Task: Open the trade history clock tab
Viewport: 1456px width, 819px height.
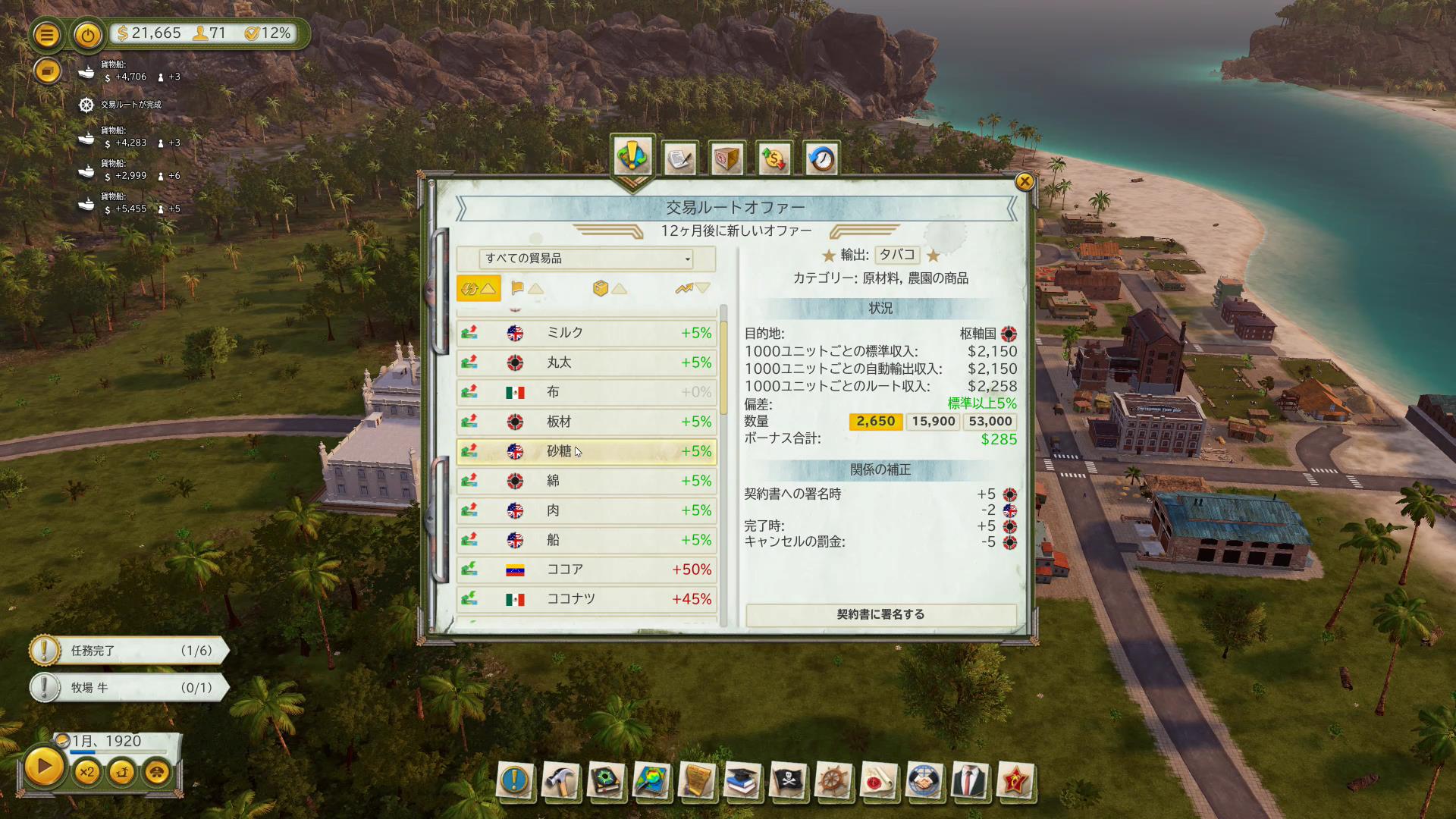Action: coord(821,159)
